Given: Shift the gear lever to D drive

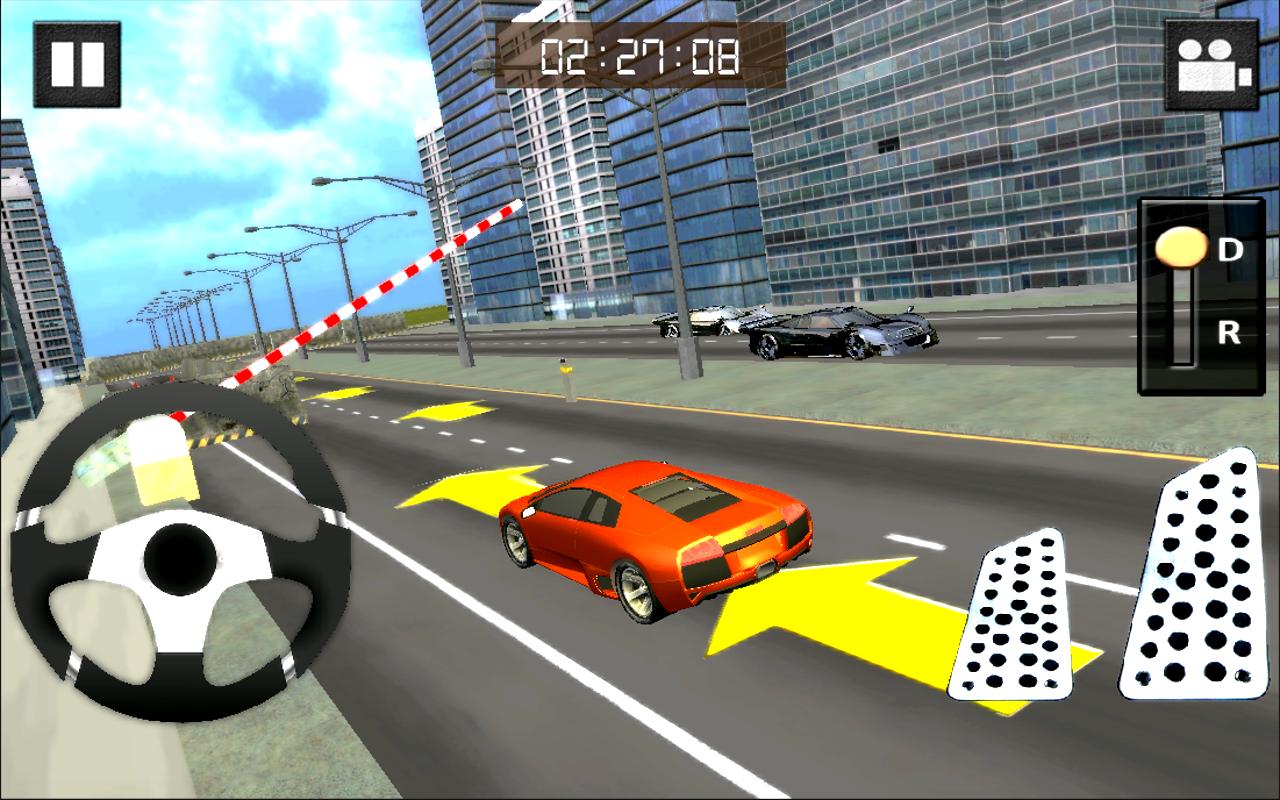Looking at the screenshot, I should (1228, 250).
